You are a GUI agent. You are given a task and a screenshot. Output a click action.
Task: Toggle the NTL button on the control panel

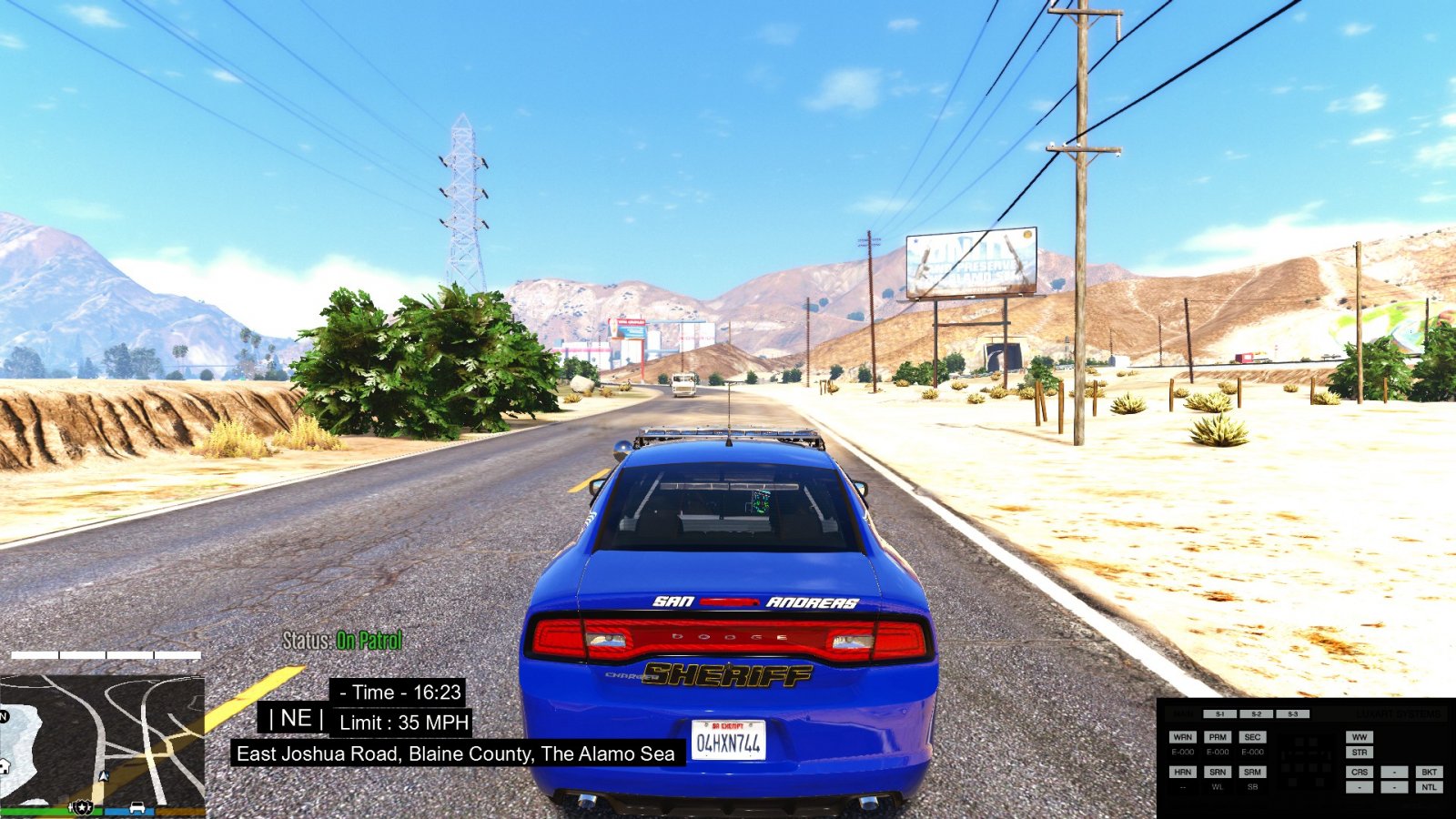pos(1429,787)
